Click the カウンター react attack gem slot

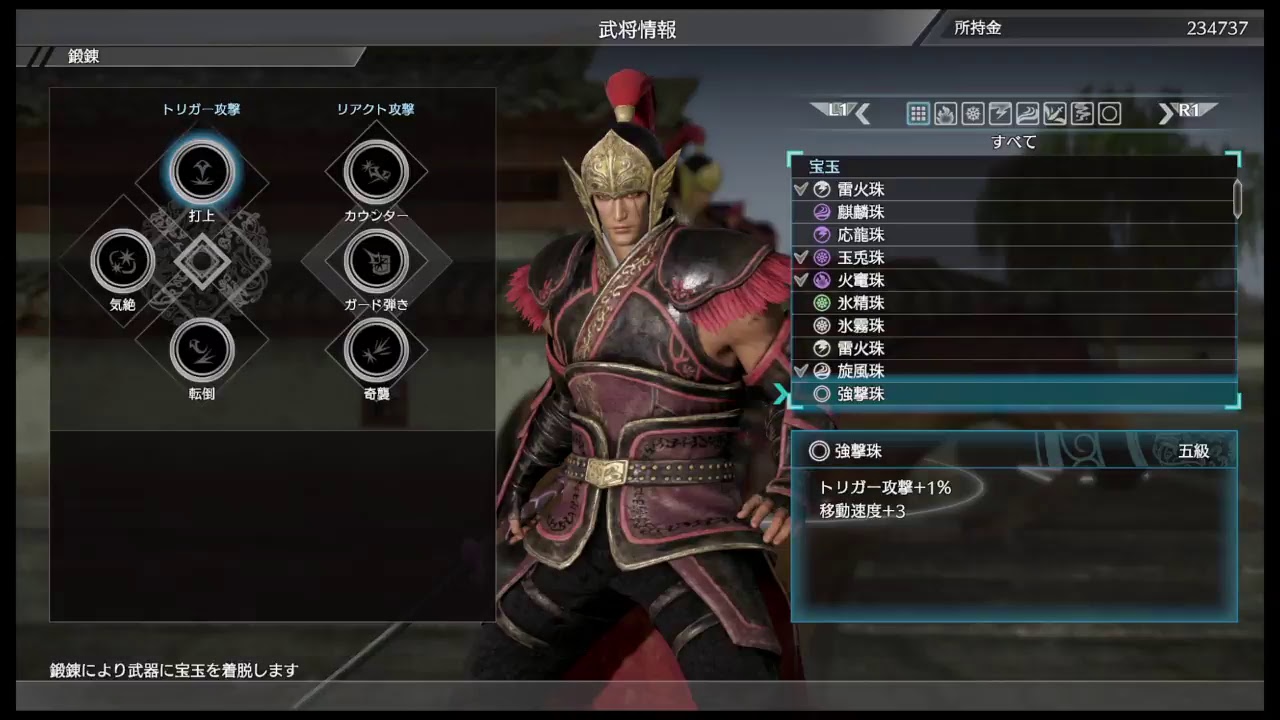(x=377, y=170)
